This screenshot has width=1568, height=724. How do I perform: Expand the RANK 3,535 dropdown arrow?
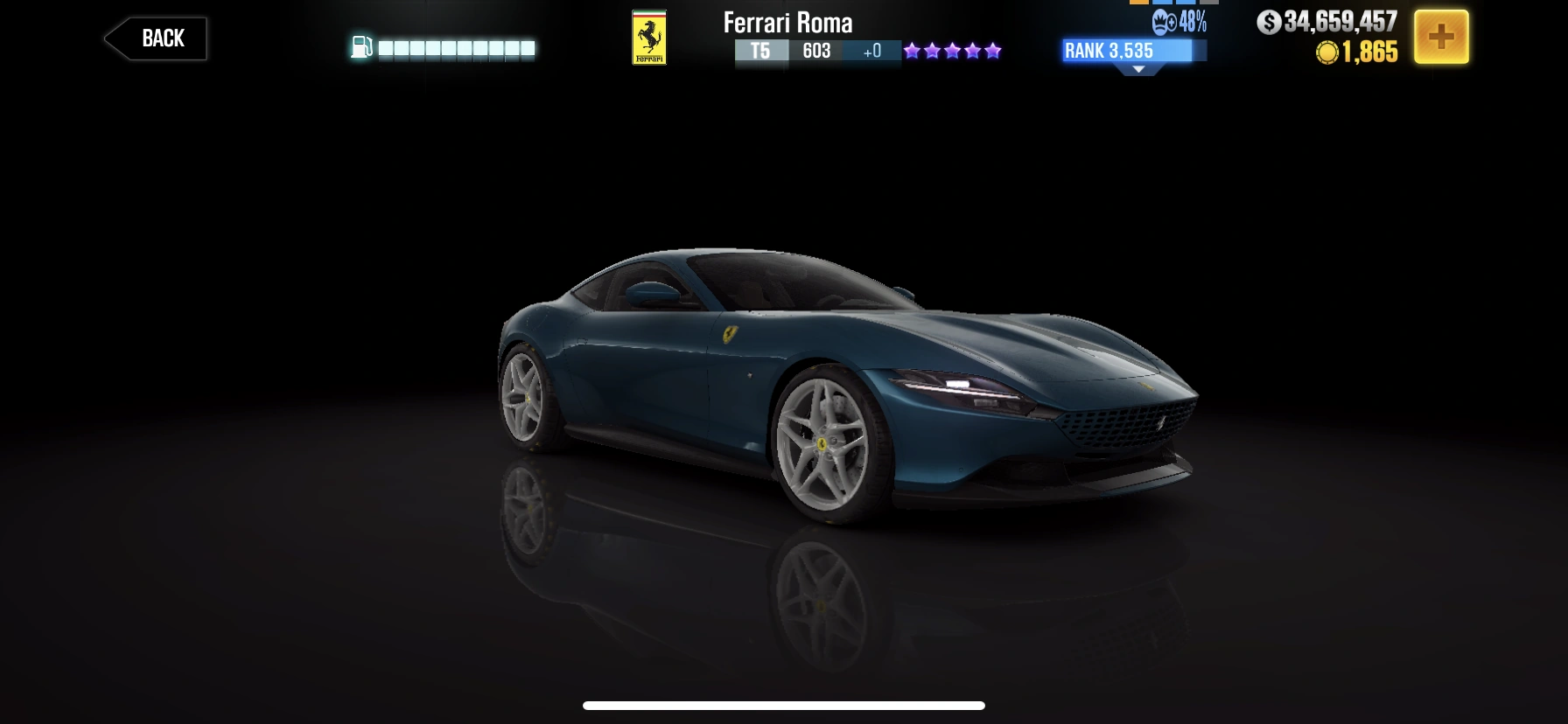click(x=1138, y=69)
